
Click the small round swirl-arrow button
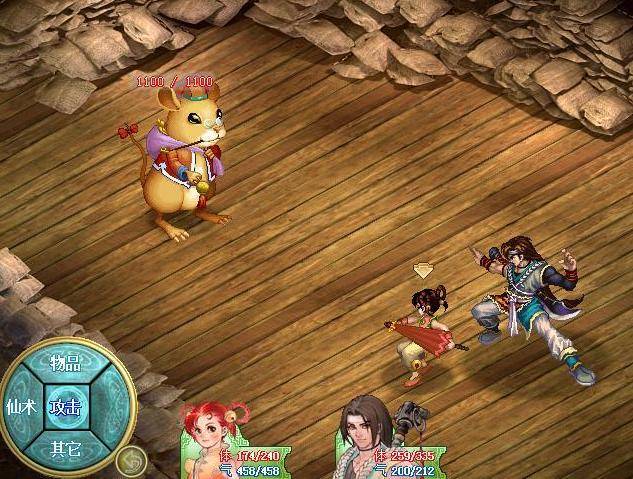pyautogui.click(x=130, y=461)
